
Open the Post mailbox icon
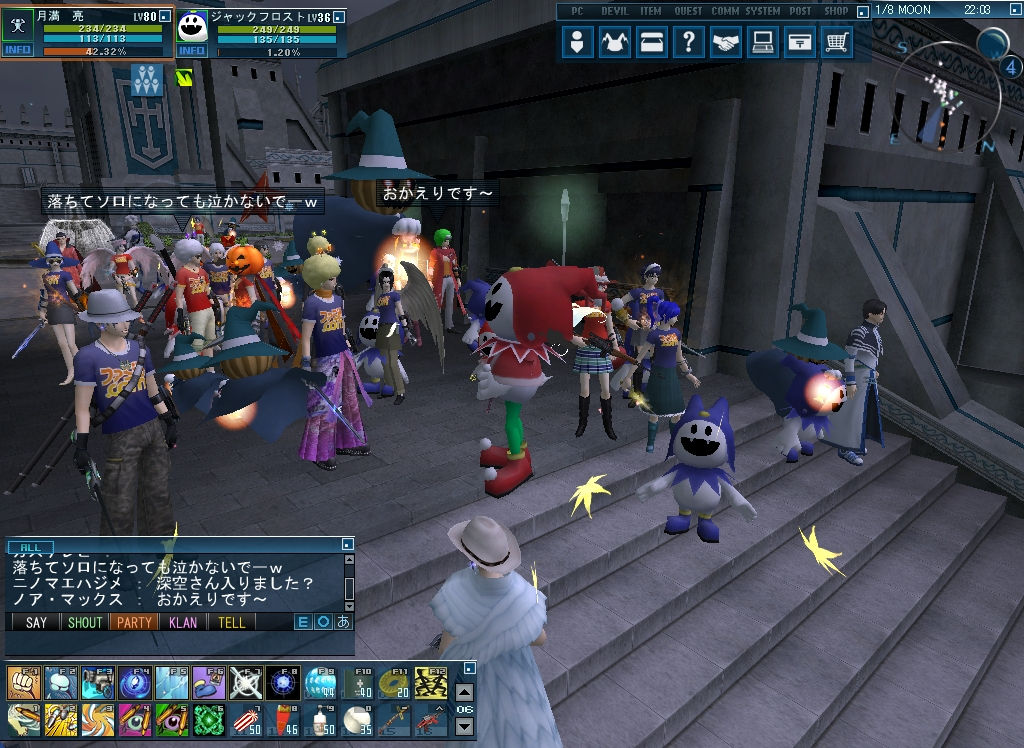tap(799, 43)
